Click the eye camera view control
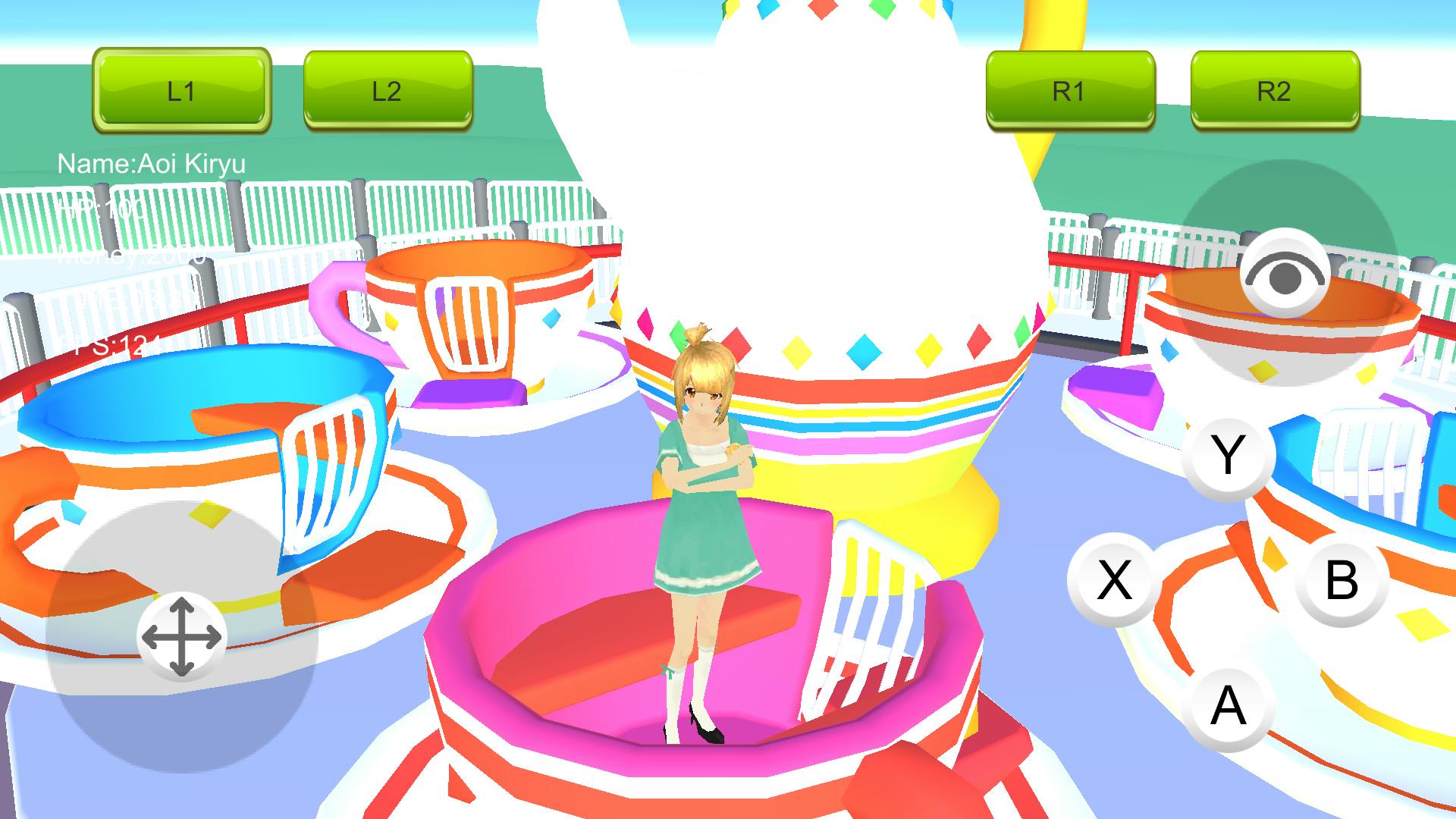 coord(1285,275)
